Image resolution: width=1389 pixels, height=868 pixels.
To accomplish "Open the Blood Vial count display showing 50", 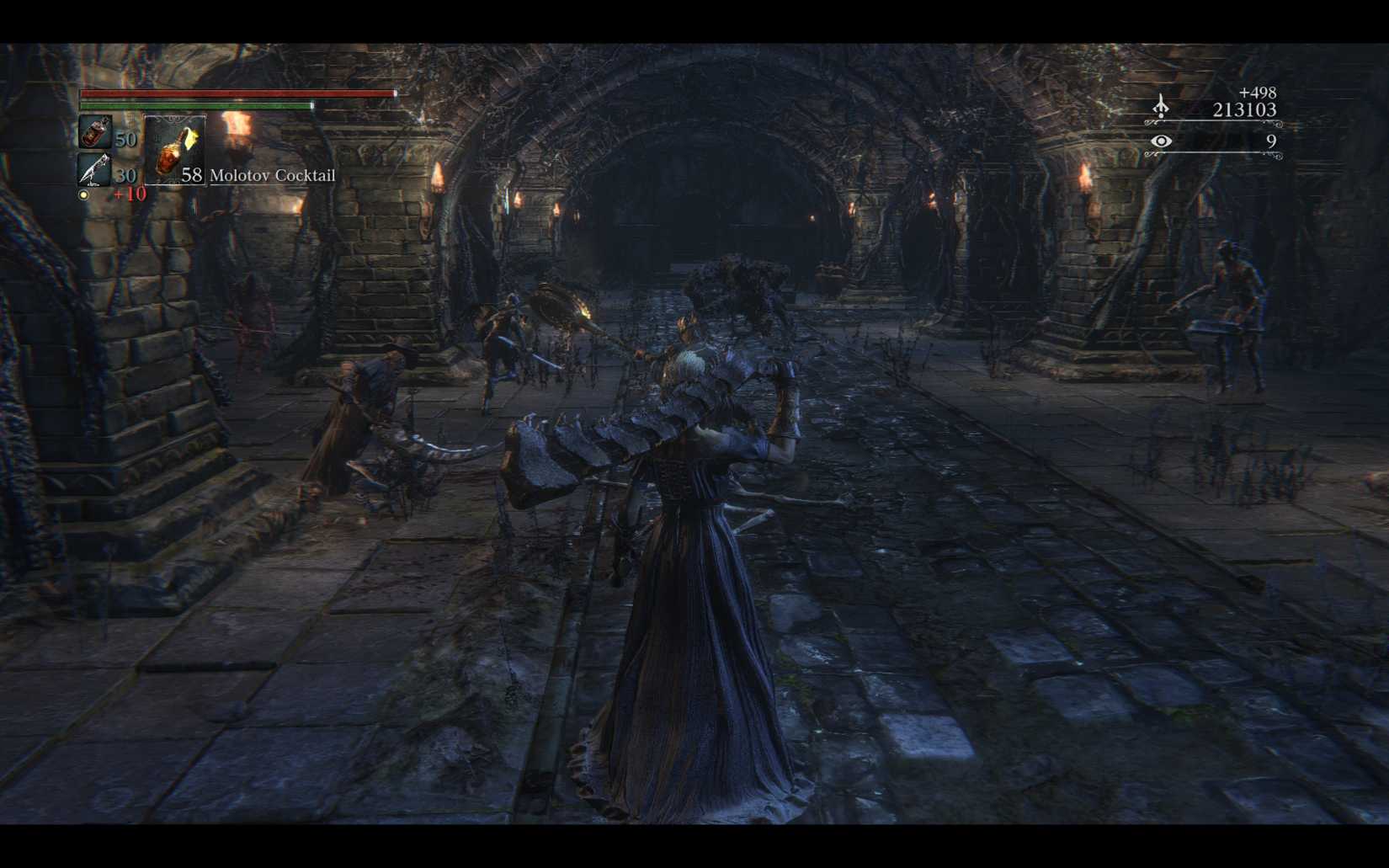I will point(126,139).
